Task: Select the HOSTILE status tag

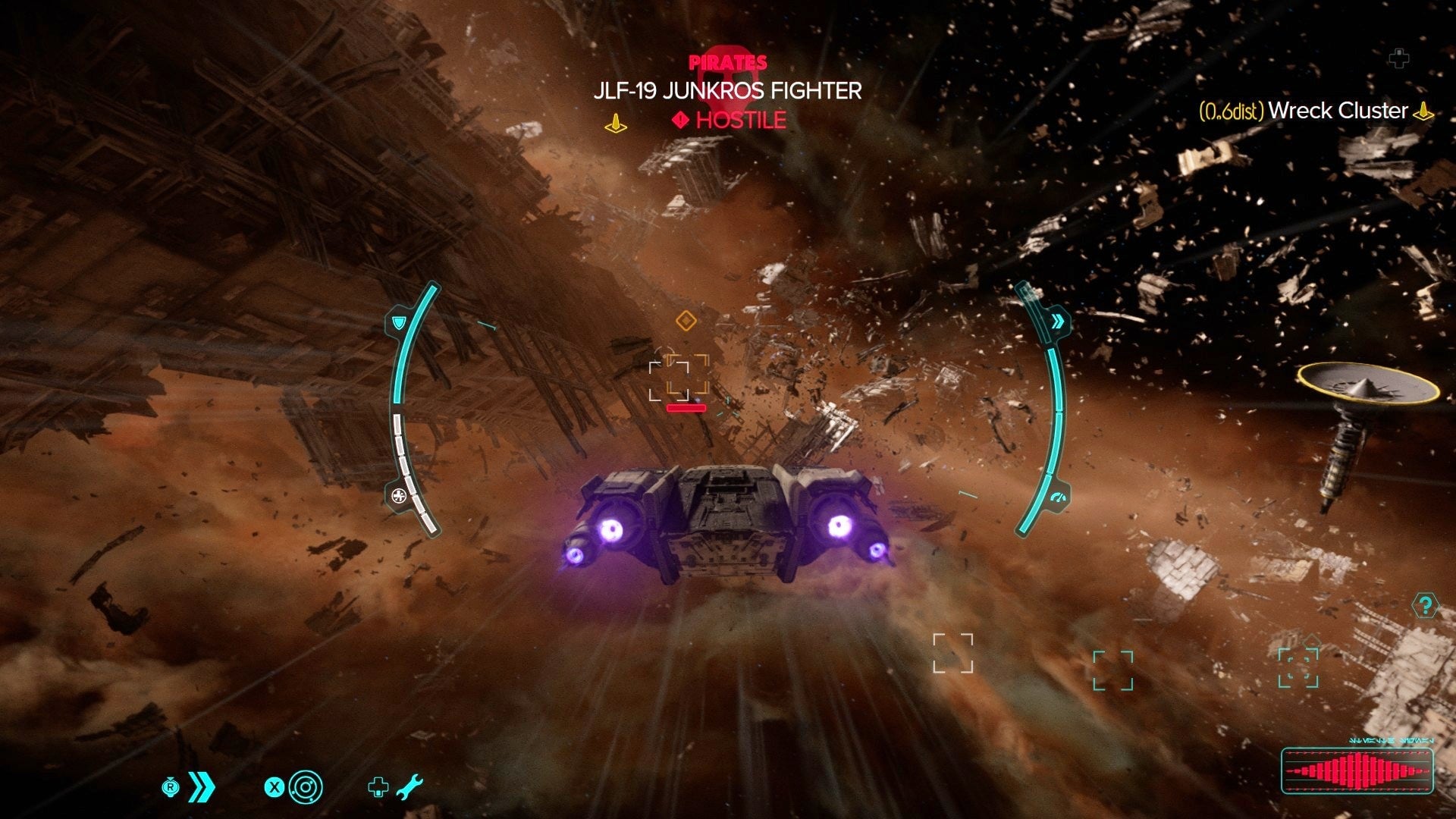Action: (739, 119)
